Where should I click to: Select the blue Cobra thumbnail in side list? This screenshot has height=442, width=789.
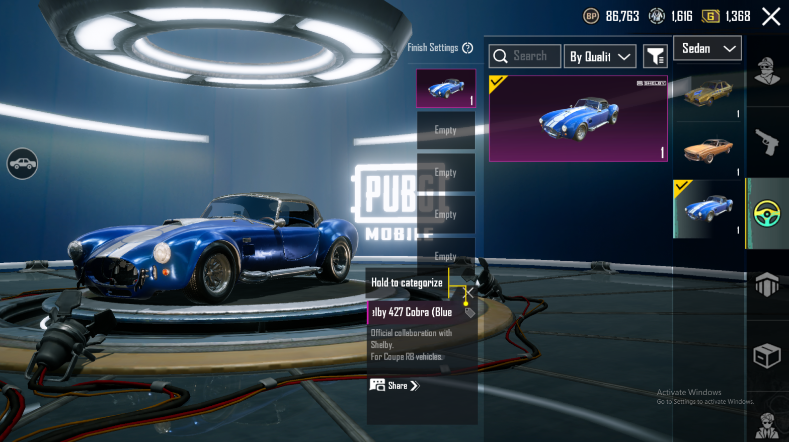pos(708,207)
